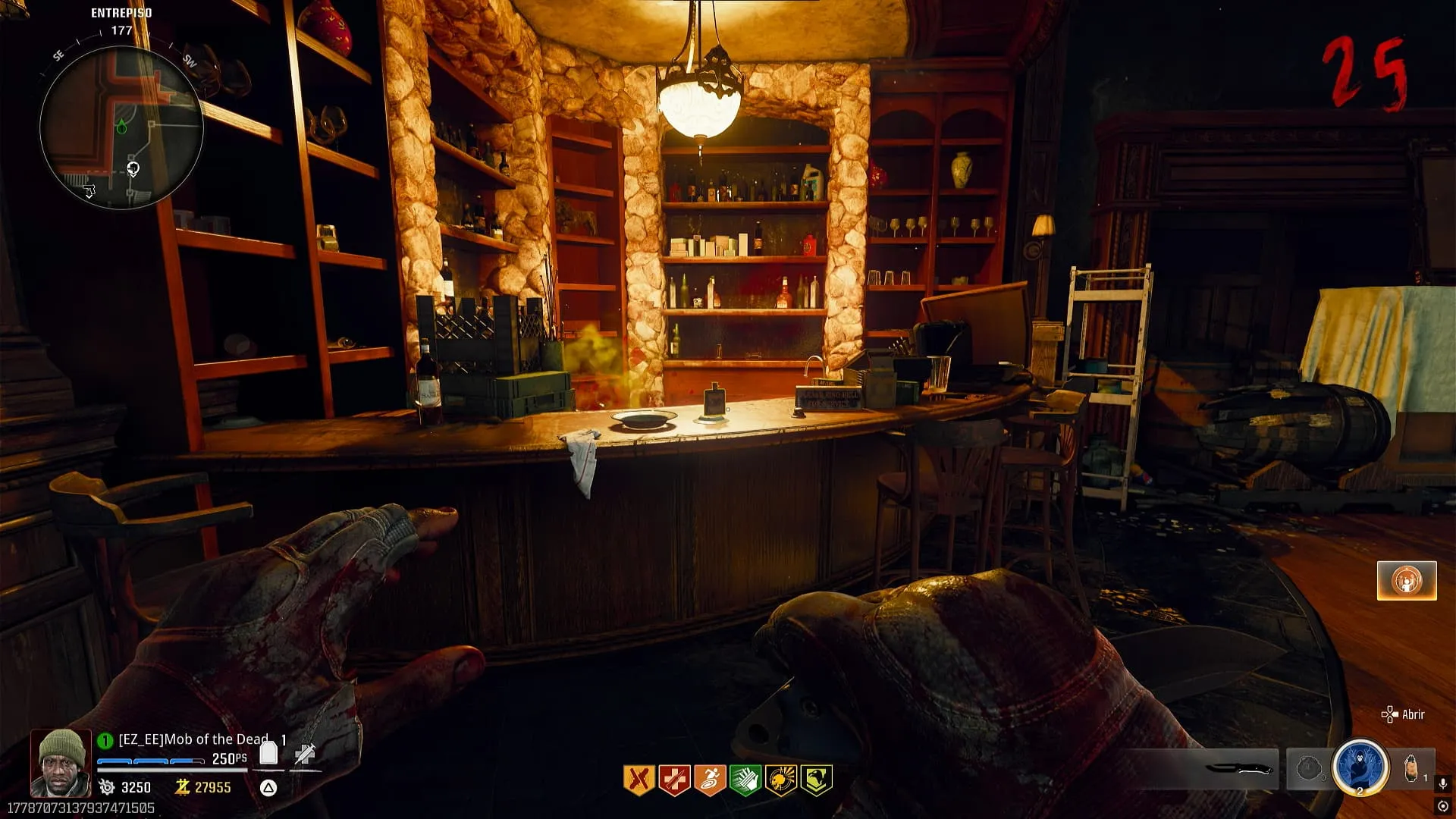The image size is (1456, 819).
Task: Toggle the microphone icon
Action: pos(1442,783)
